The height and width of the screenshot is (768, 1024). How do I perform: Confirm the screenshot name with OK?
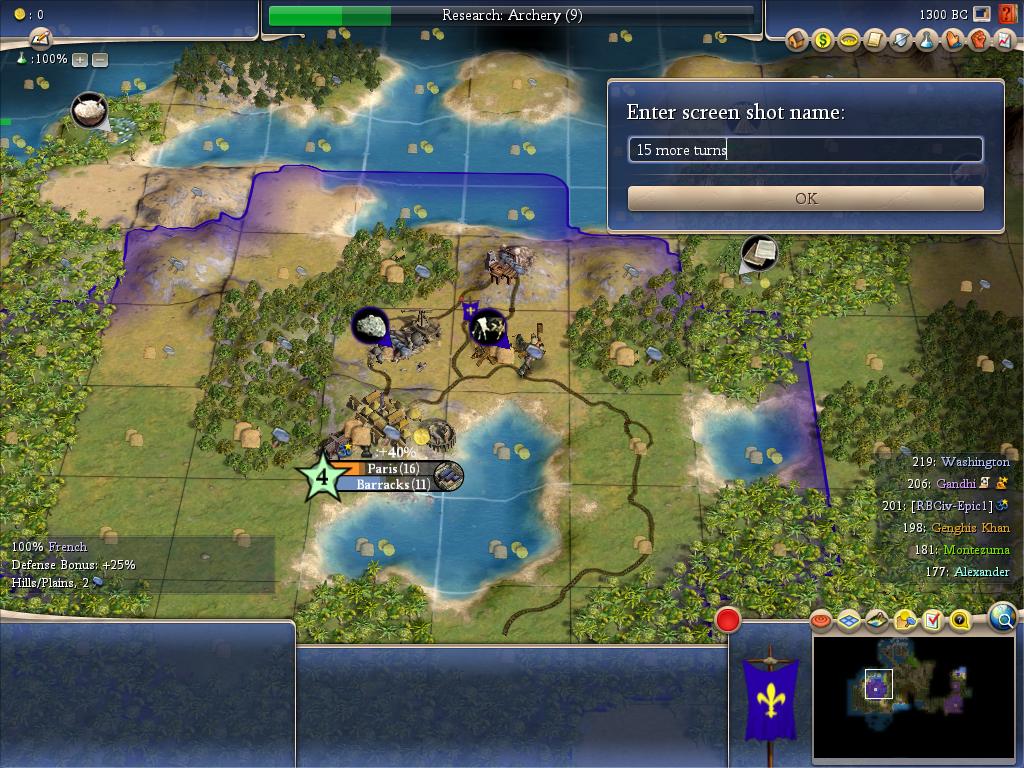pyautogui.click(x=805, y=198)
